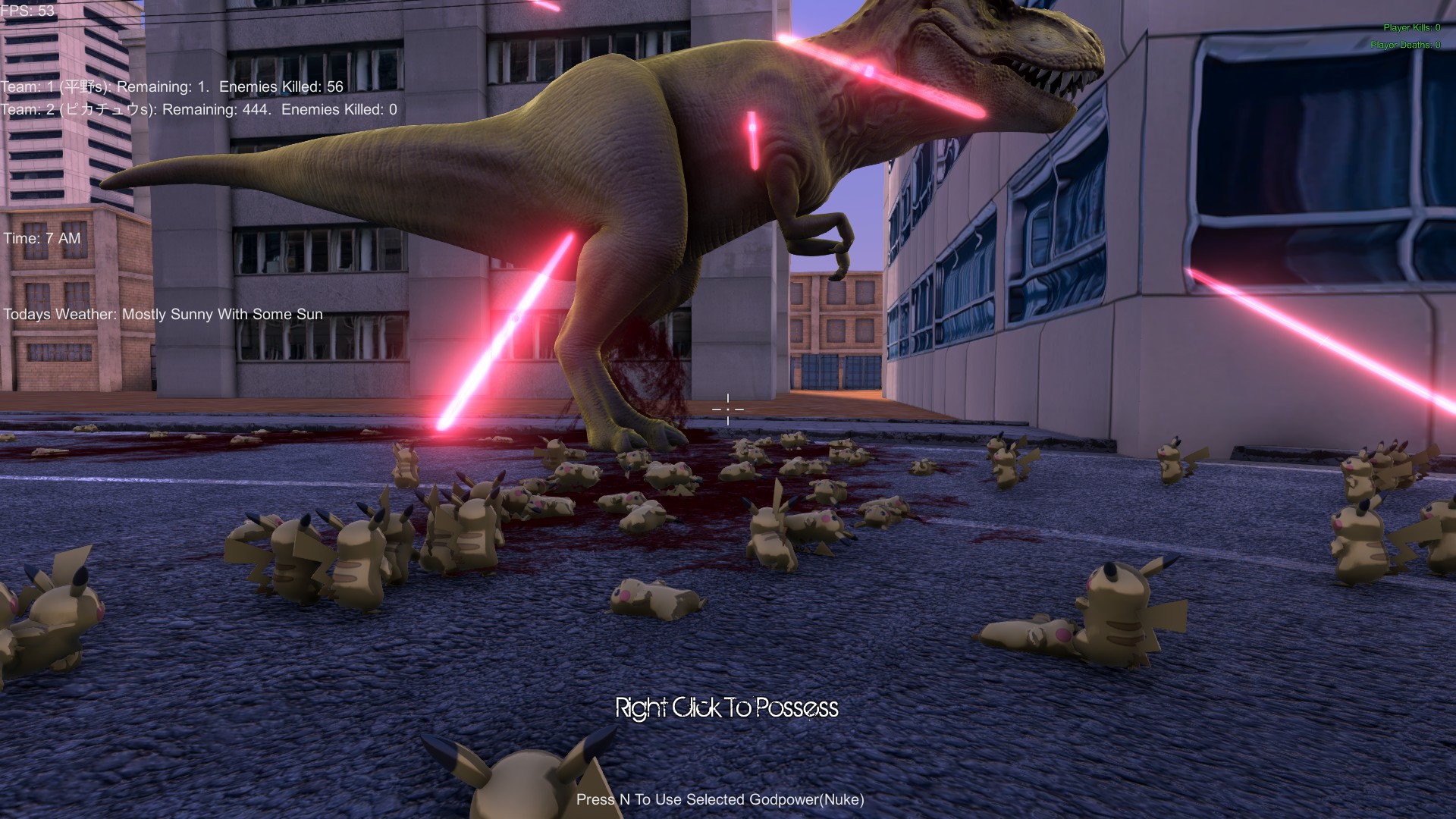Click the crosshair in screen center
Viewport: 1456px width, 819px height.
tap(727, 409)
